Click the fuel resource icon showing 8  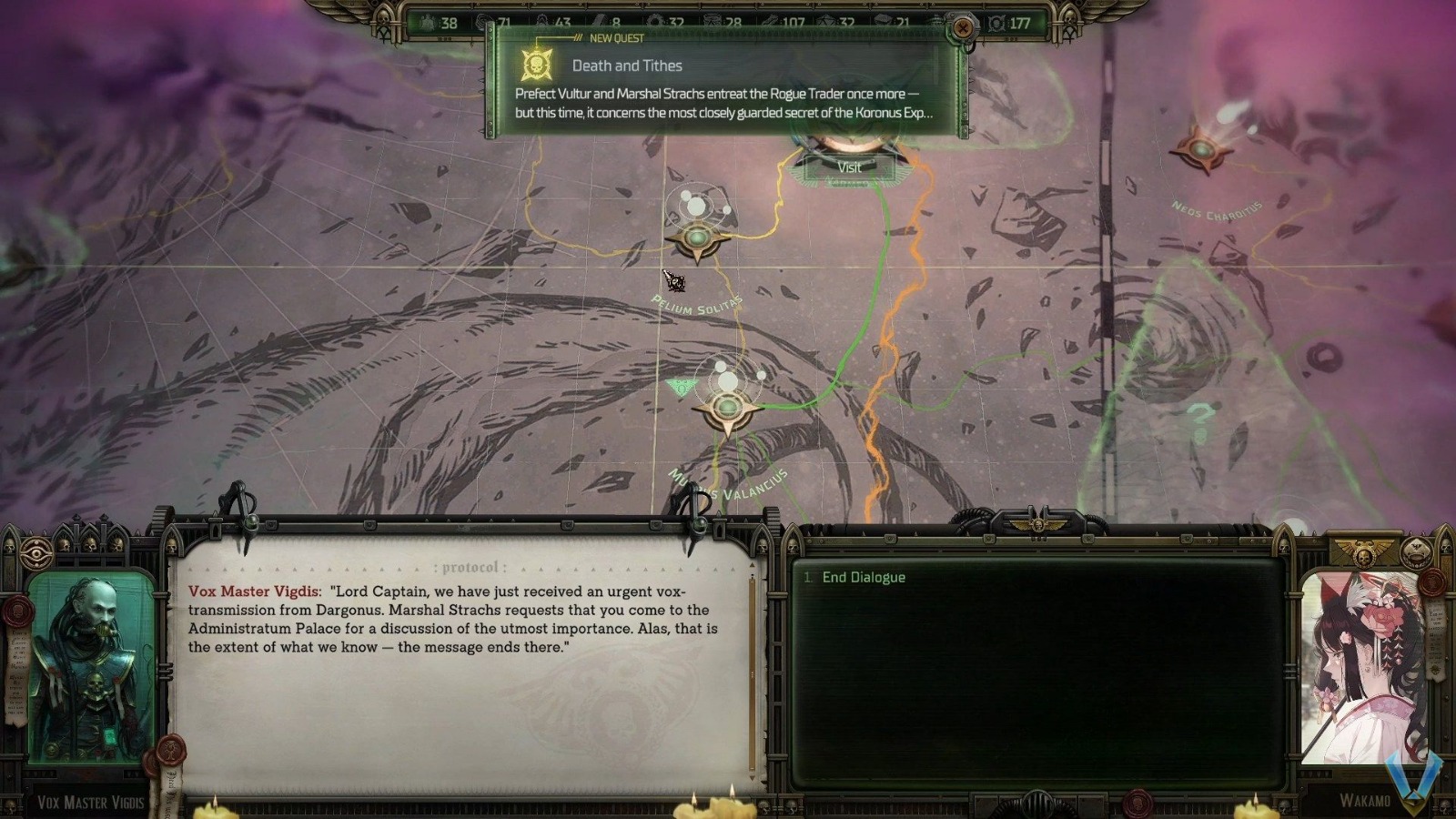601,20
